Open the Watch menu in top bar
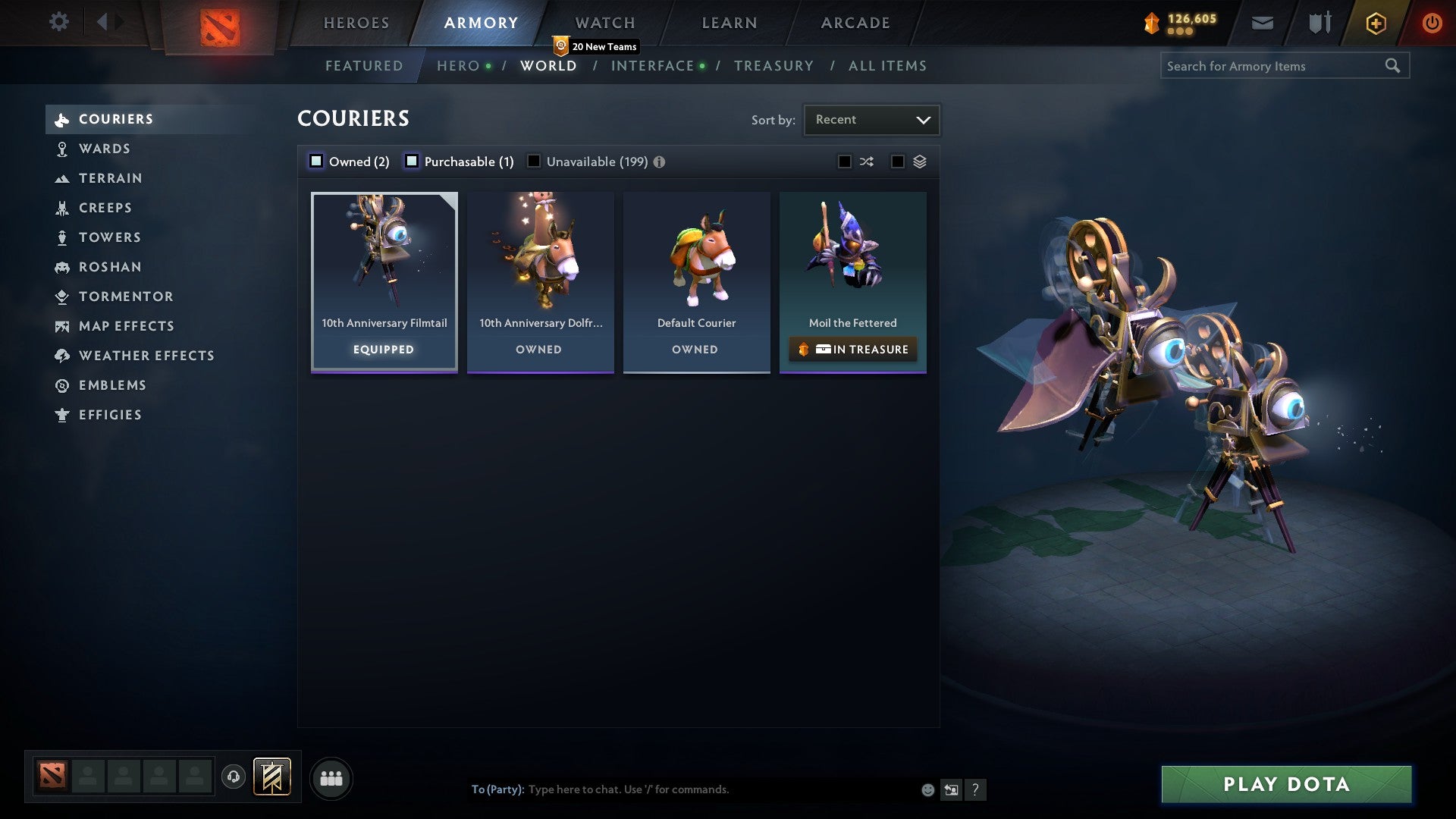 604,23
